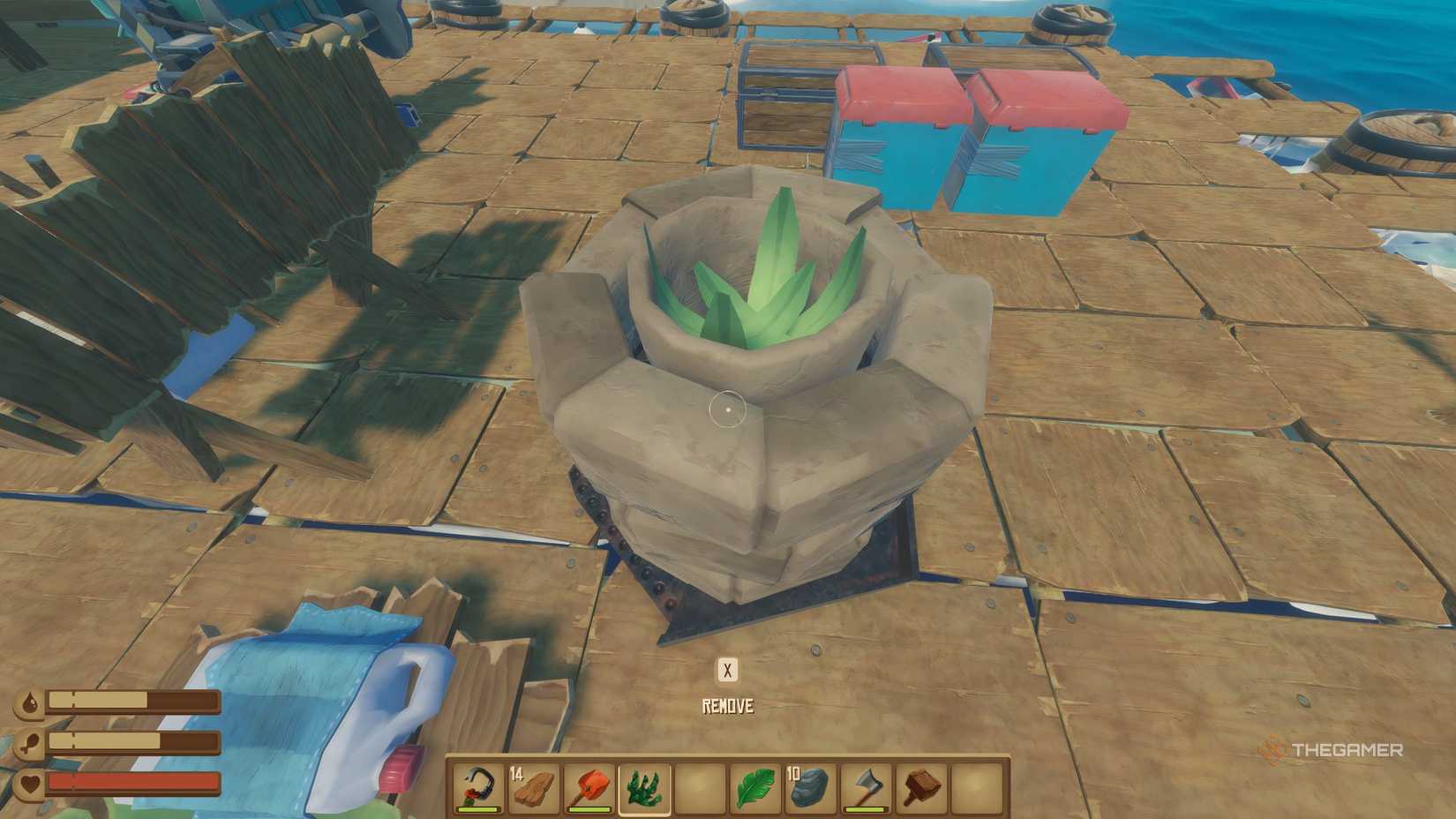The width and height of the screenshot is (1456, 819).
Task: Select the hammer in the hotbar
Action: (922, 788)
